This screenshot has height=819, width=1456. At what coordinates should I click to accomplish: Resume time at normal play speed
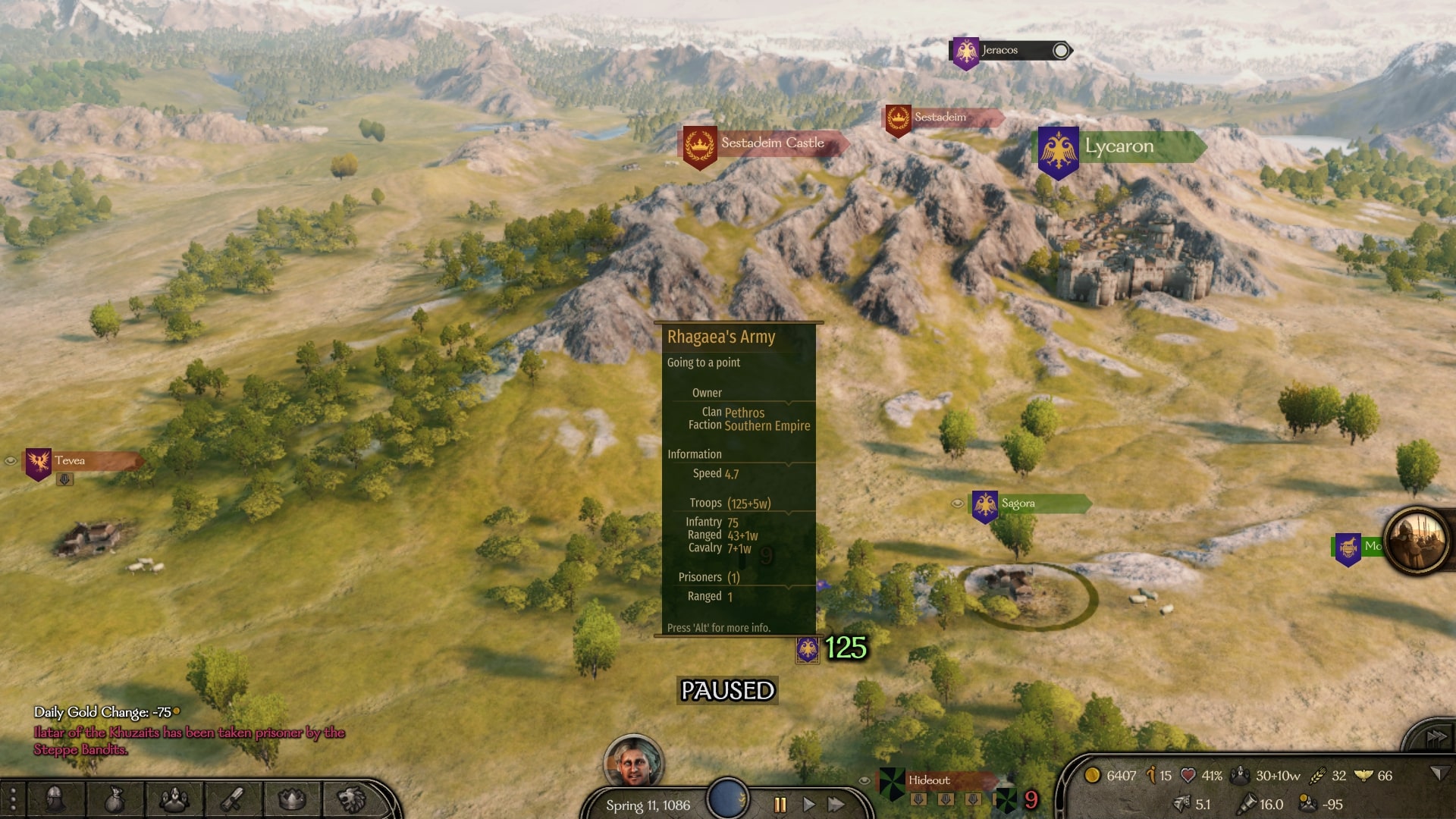(x=808, y=805)
